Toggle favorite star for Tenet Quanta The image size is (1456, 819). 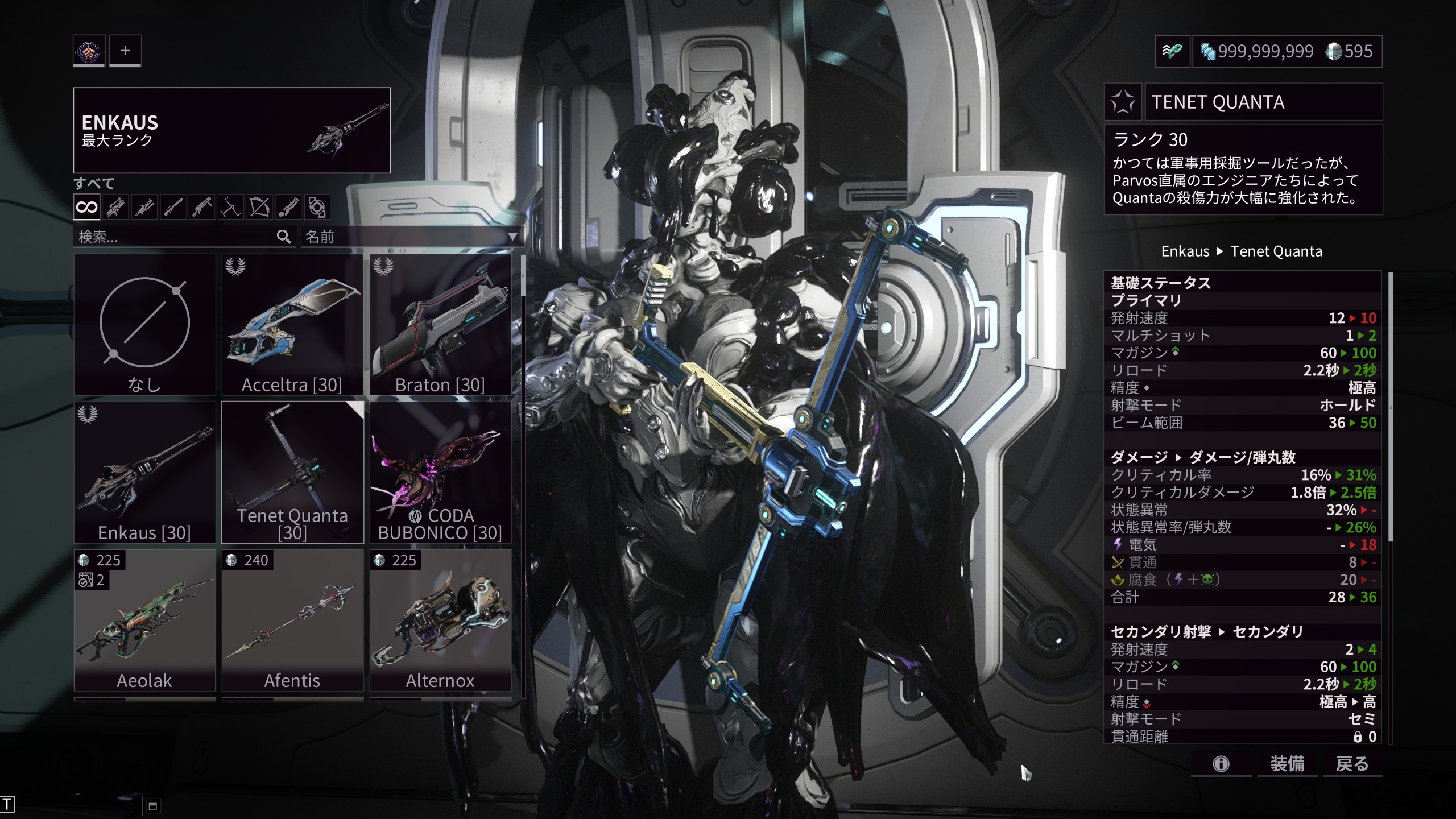[1123, 102]
